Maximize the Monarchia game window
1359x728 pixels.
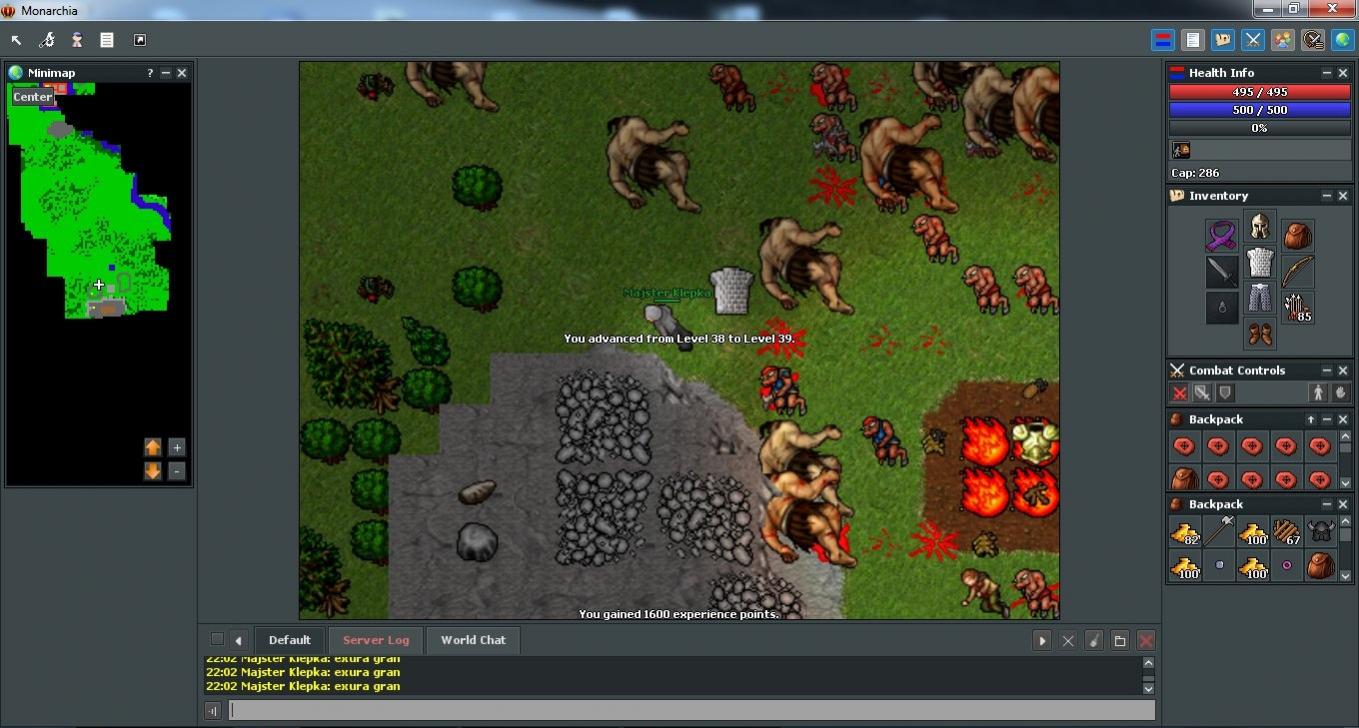tap(1293, 9)
